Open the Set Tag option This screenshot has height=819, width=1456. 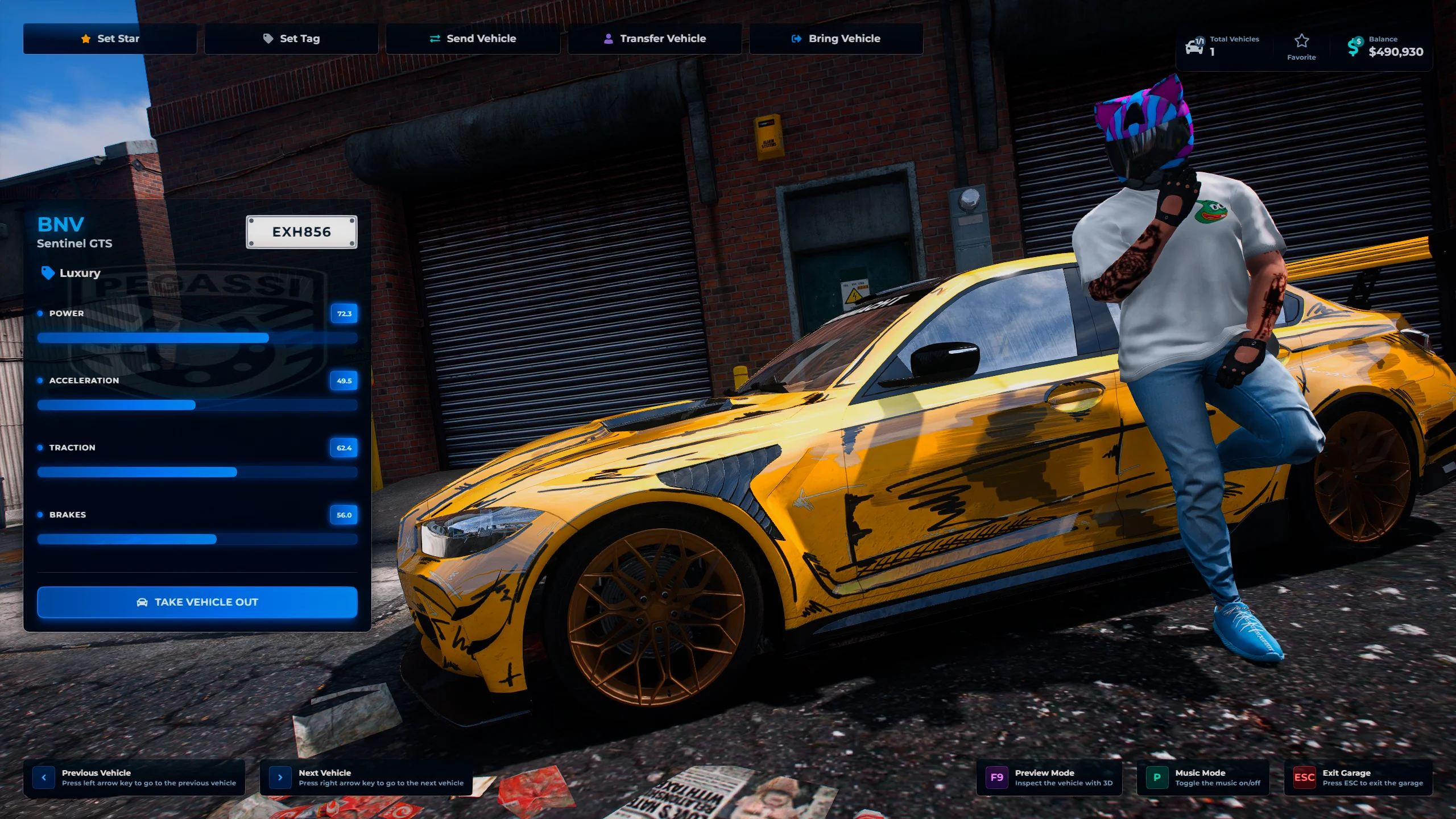(291, 39)
